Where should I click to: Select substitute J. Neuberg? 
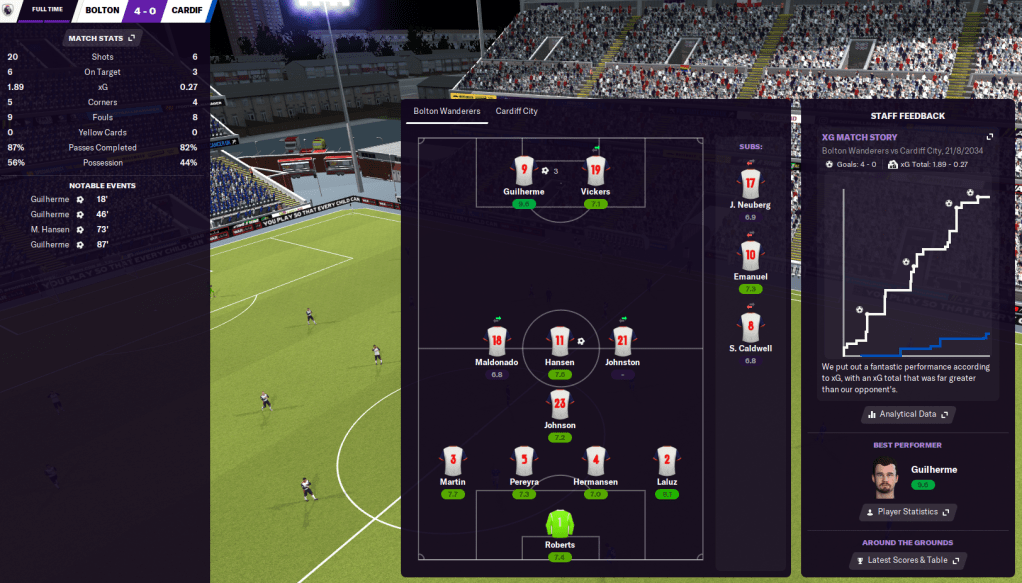tap(750, 185)
